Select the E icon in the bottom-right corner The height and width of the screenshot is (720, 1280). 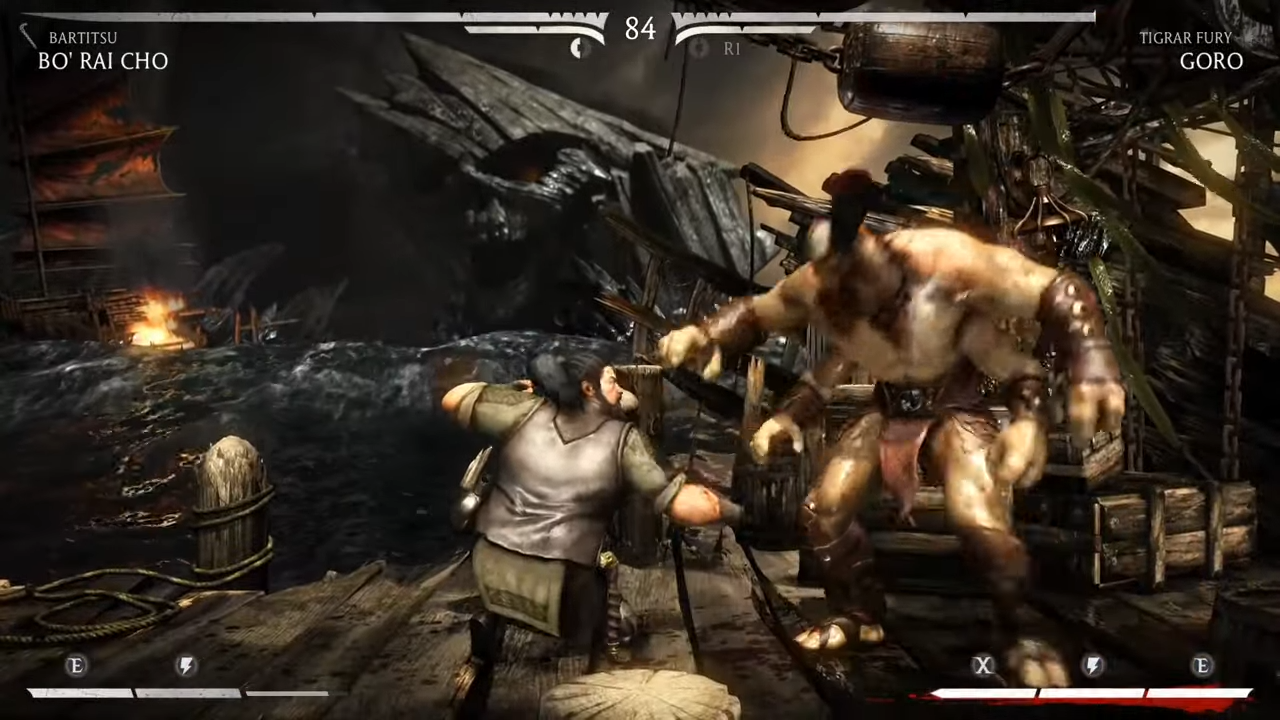tap(1202, 666)
